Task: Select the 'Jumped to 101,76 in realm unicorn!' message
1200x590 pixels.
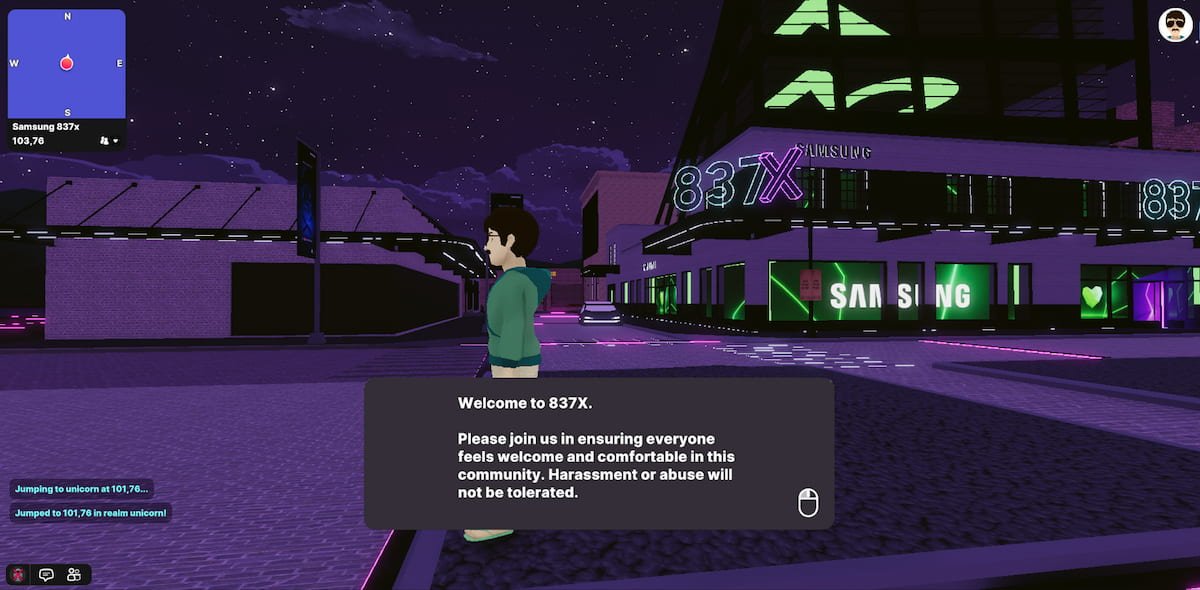Action: point(91,513)
